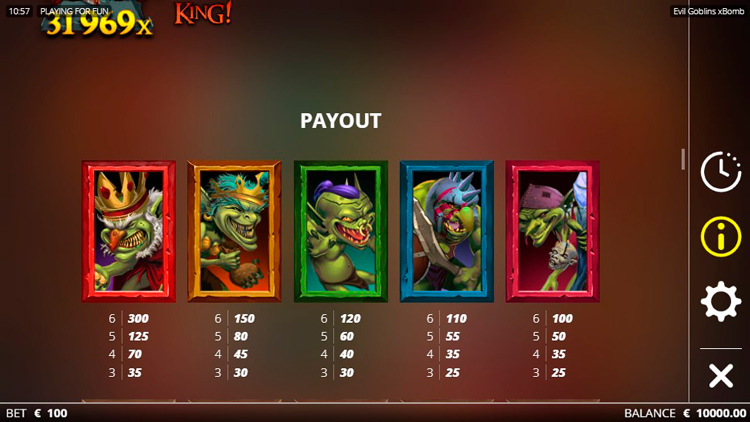The image size is (750, 422).
Task: Close the payout info screen
Action: 720,376
